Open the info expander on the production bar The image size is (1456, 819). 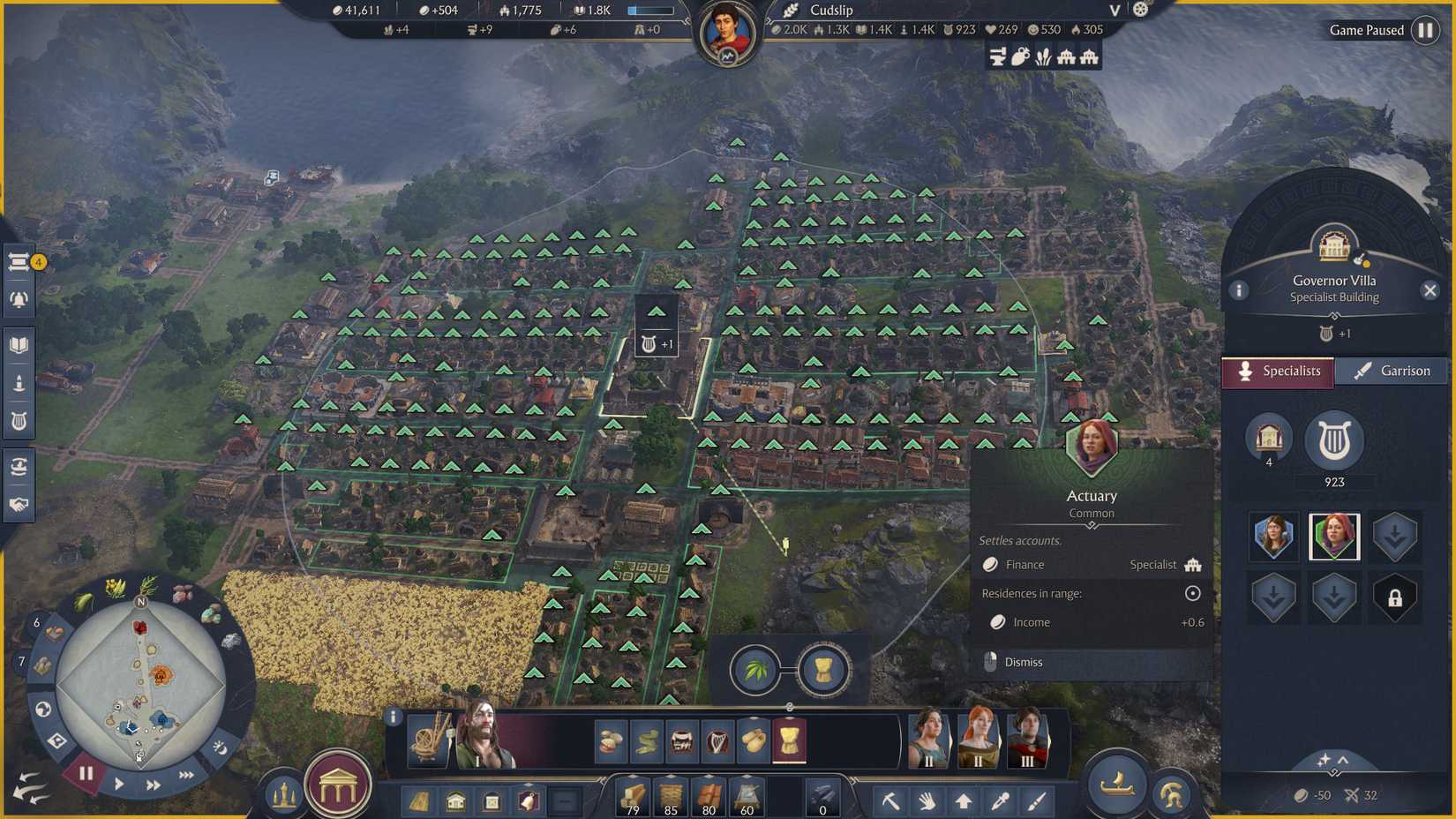click(394, 718)
